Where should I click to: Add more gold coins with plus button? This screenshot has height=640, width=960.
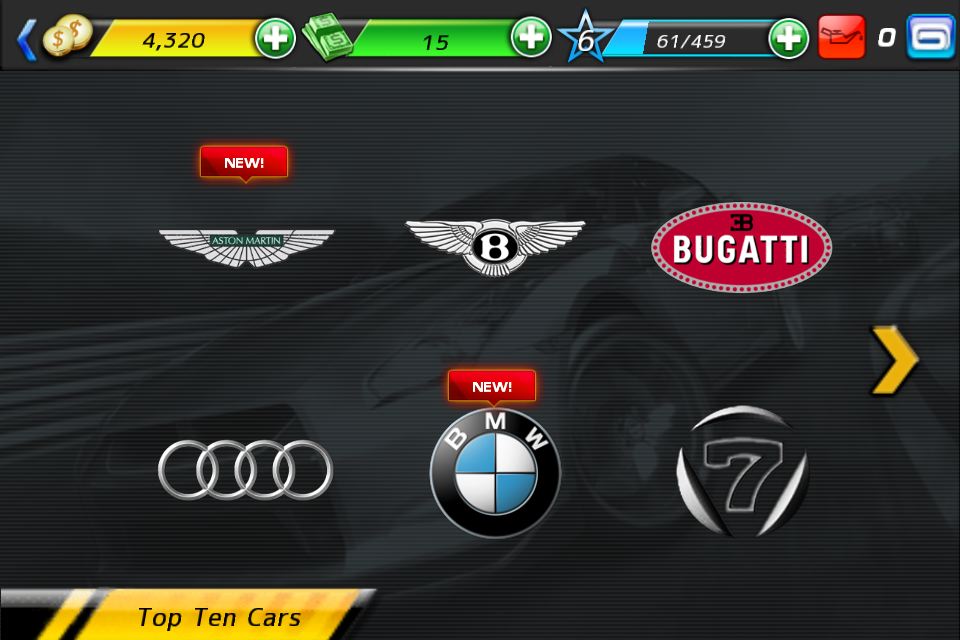point(275,39)
